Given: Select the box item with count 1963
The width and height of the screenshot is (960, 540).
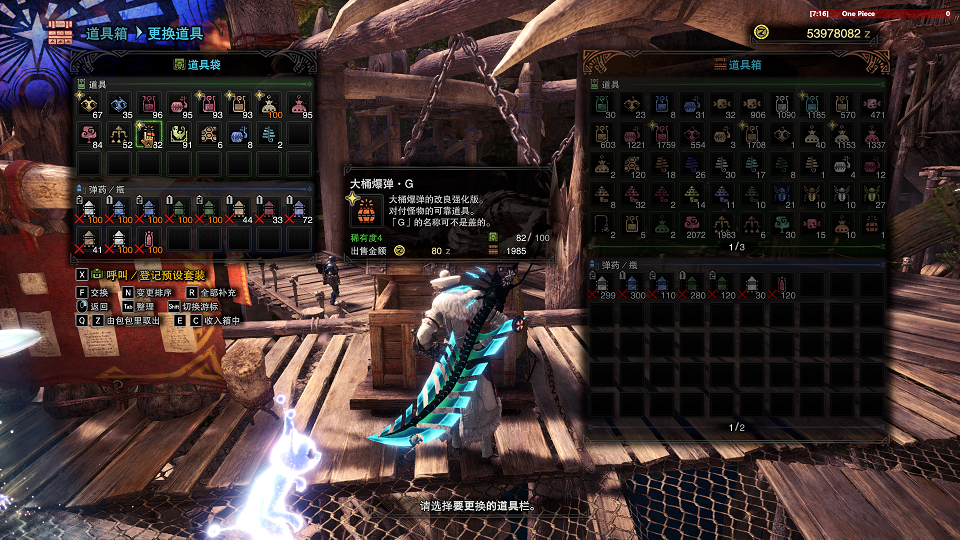Looking at the screenshot, I should [722, 225].
